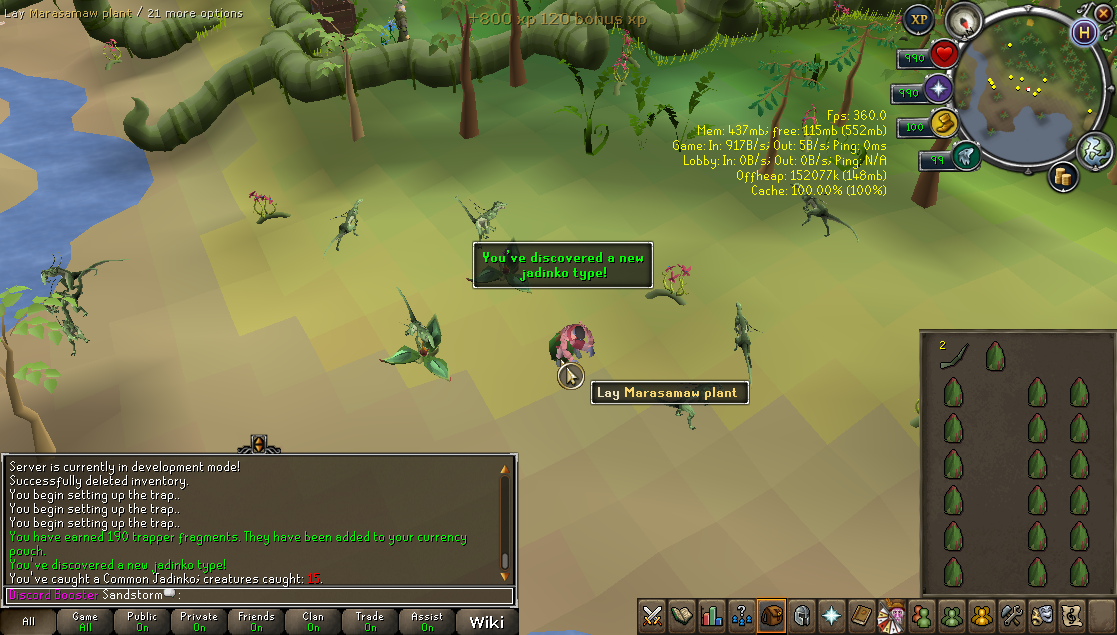1117x635 pixels.
Task: Open the settings wrench tab
Action: tap(1011, 615)
